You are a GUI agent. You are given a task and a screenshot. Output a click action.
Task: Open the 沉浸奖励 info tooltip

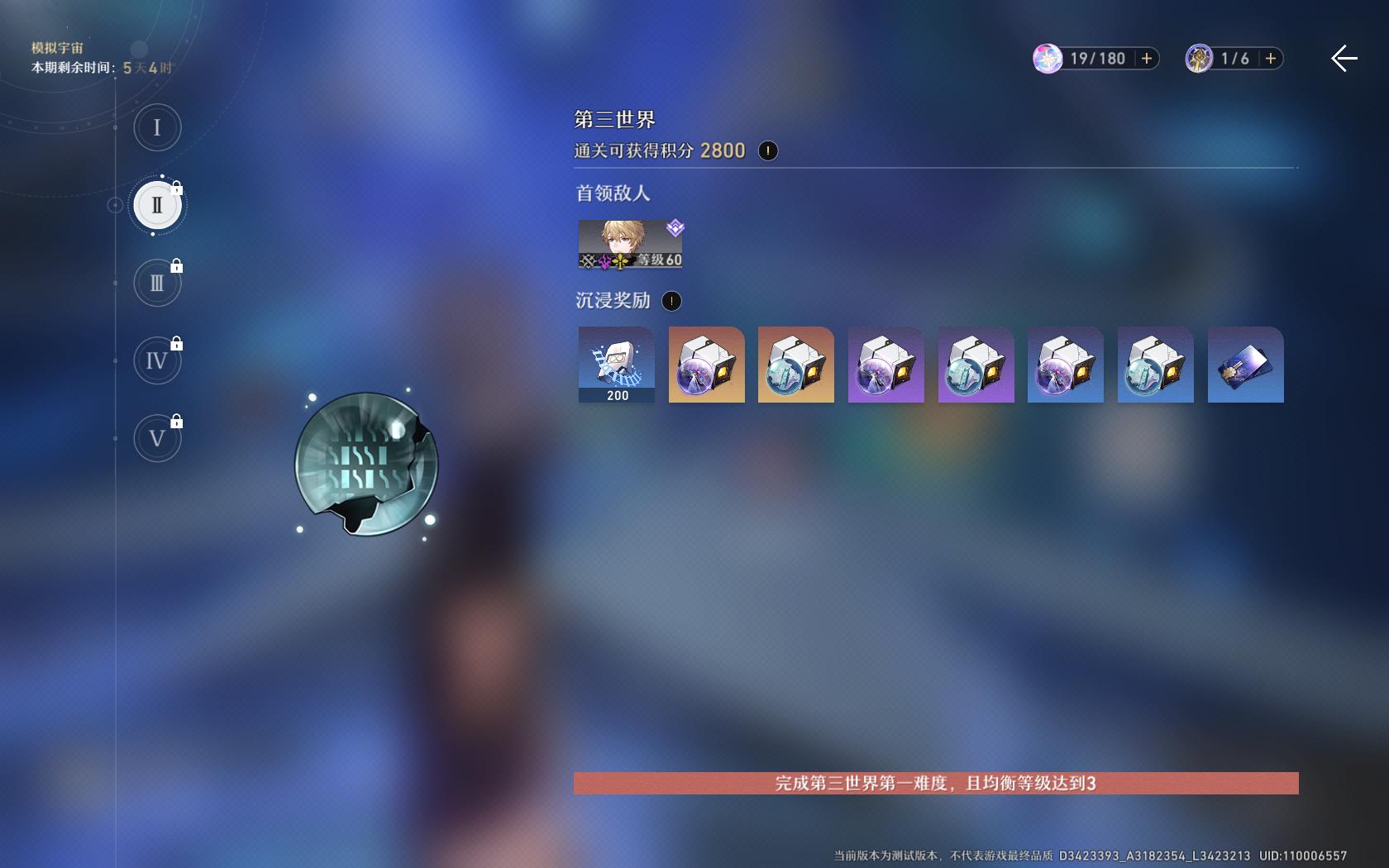tap(671, 301)
